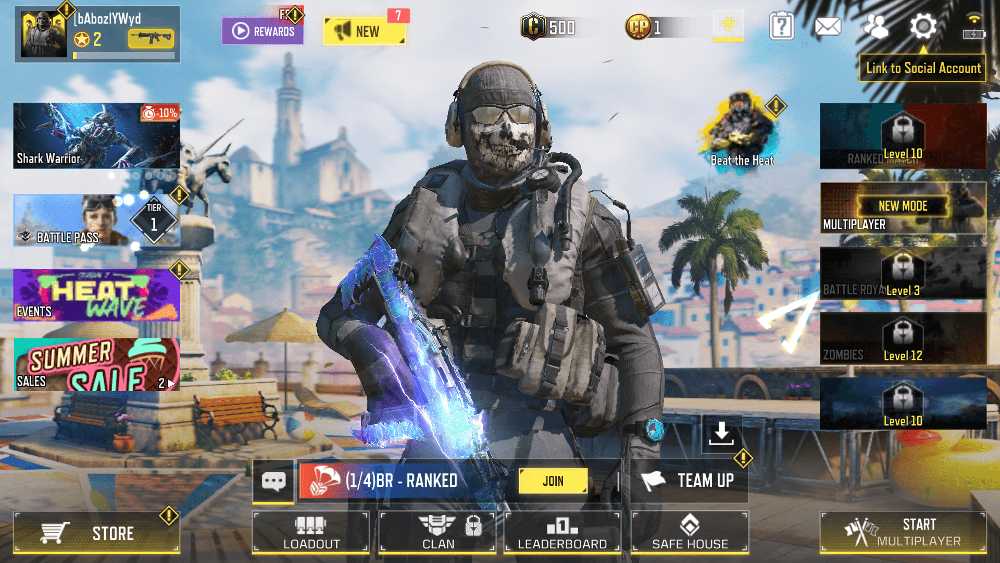This screenshot has height=563, width=1000.
Task: Claim rewards via the Rewards button
Action: pyautogui.click(x=263, y=31)
